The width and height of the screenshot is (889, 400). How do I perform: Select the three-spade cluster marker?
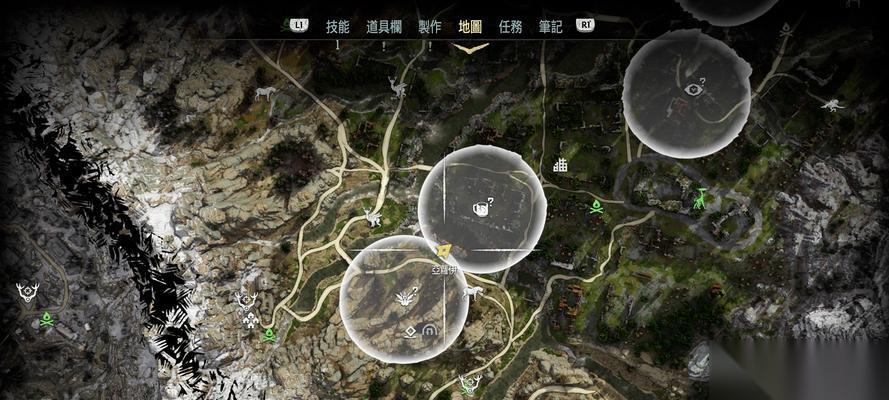(249, 320)
